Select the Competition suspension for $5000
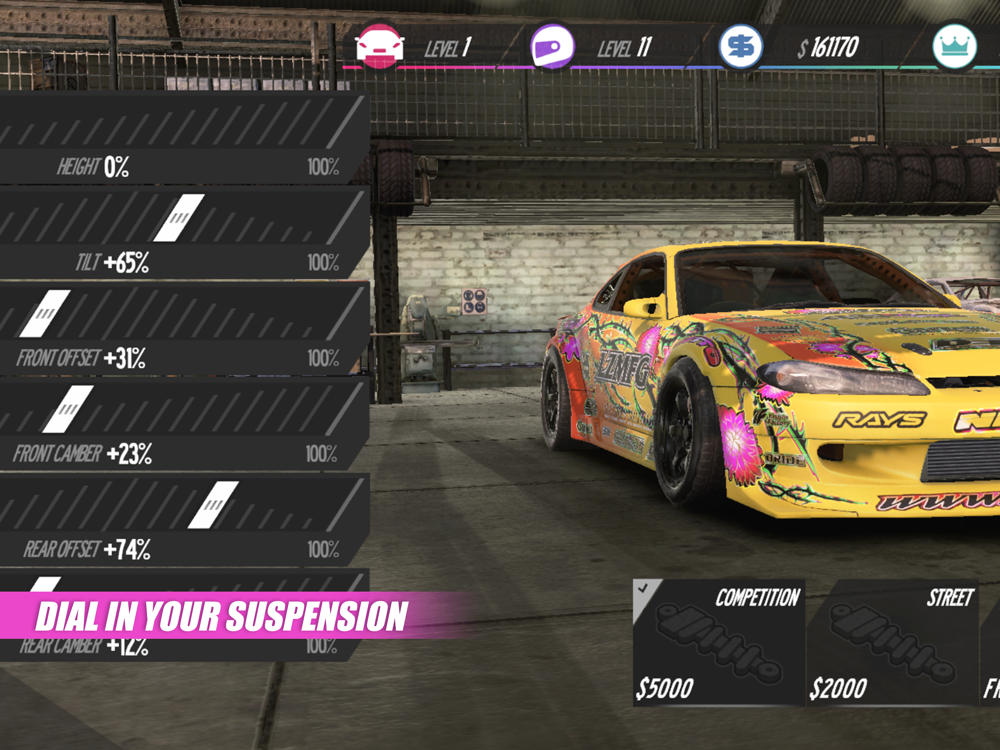The width and height of the screenshot is (1000, 750). 718,642
